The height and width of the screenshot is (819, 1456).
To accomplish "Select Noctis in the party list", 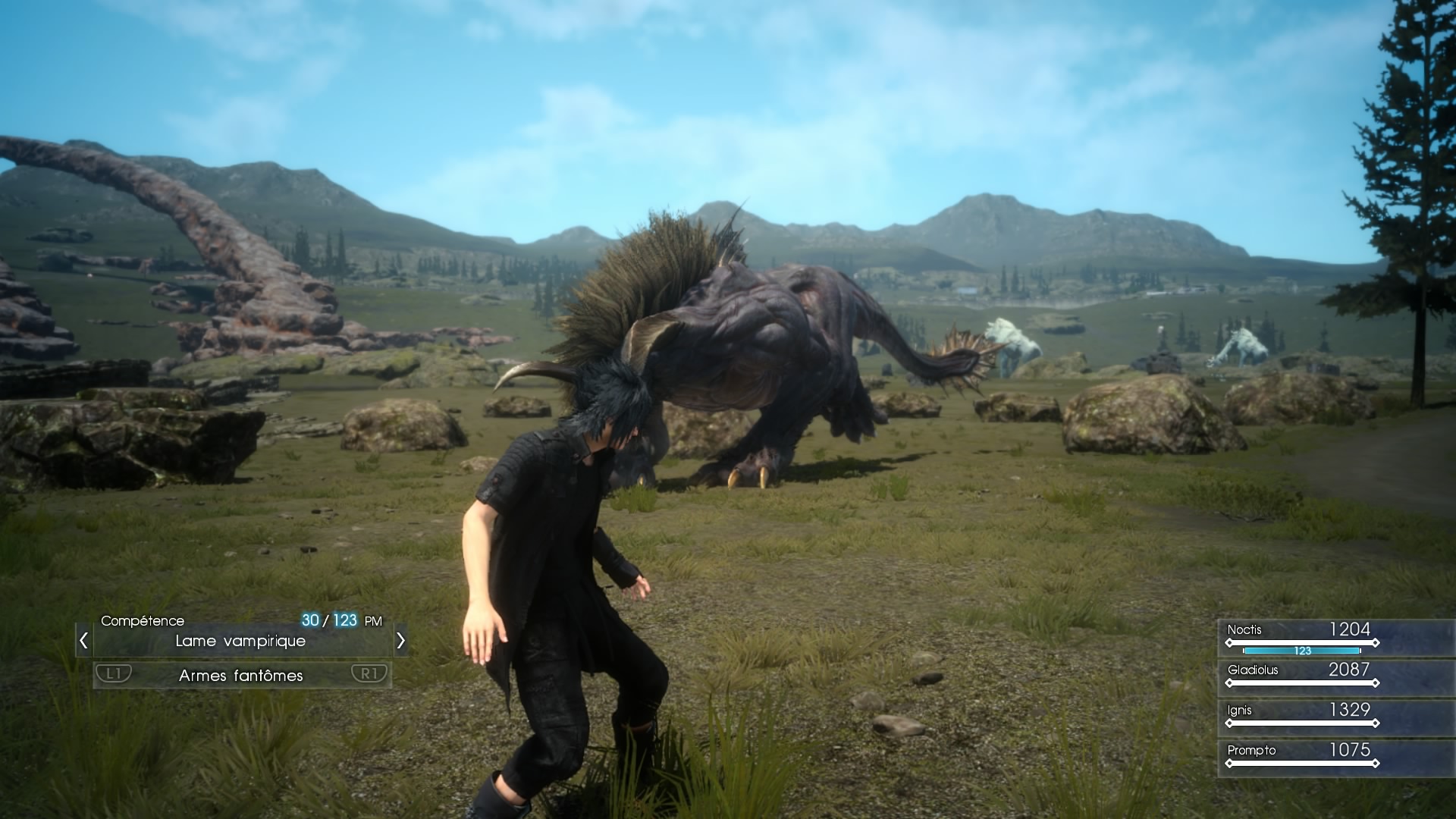I will [1301, 637].
